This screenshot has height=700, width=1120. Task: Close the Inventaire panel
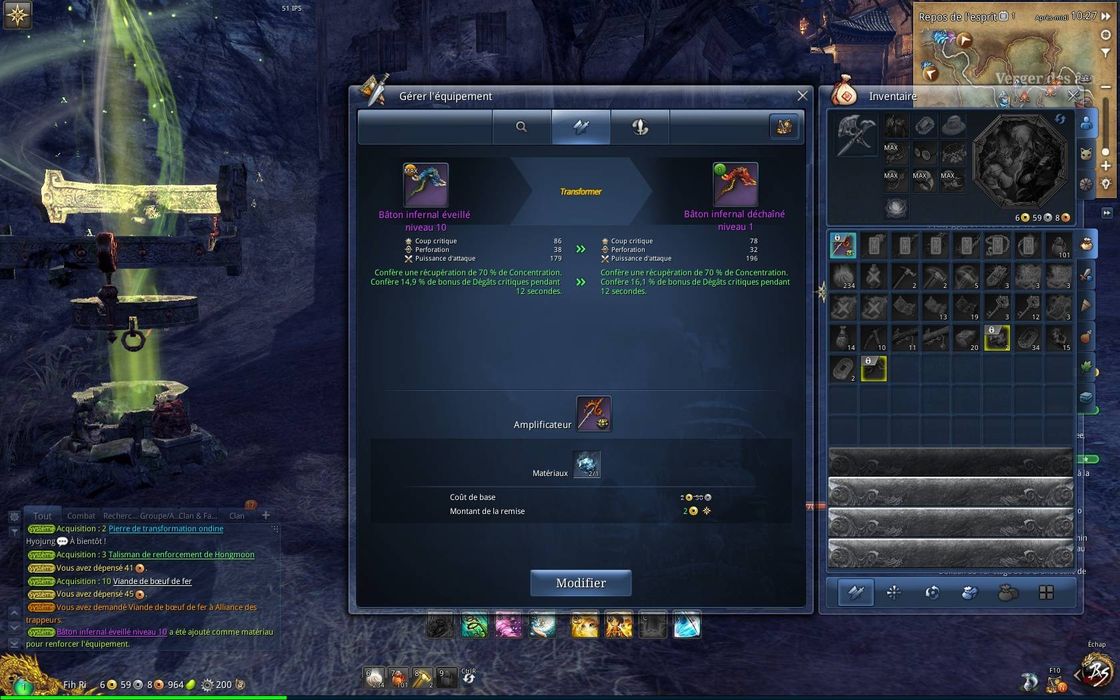click(1073, 96)
